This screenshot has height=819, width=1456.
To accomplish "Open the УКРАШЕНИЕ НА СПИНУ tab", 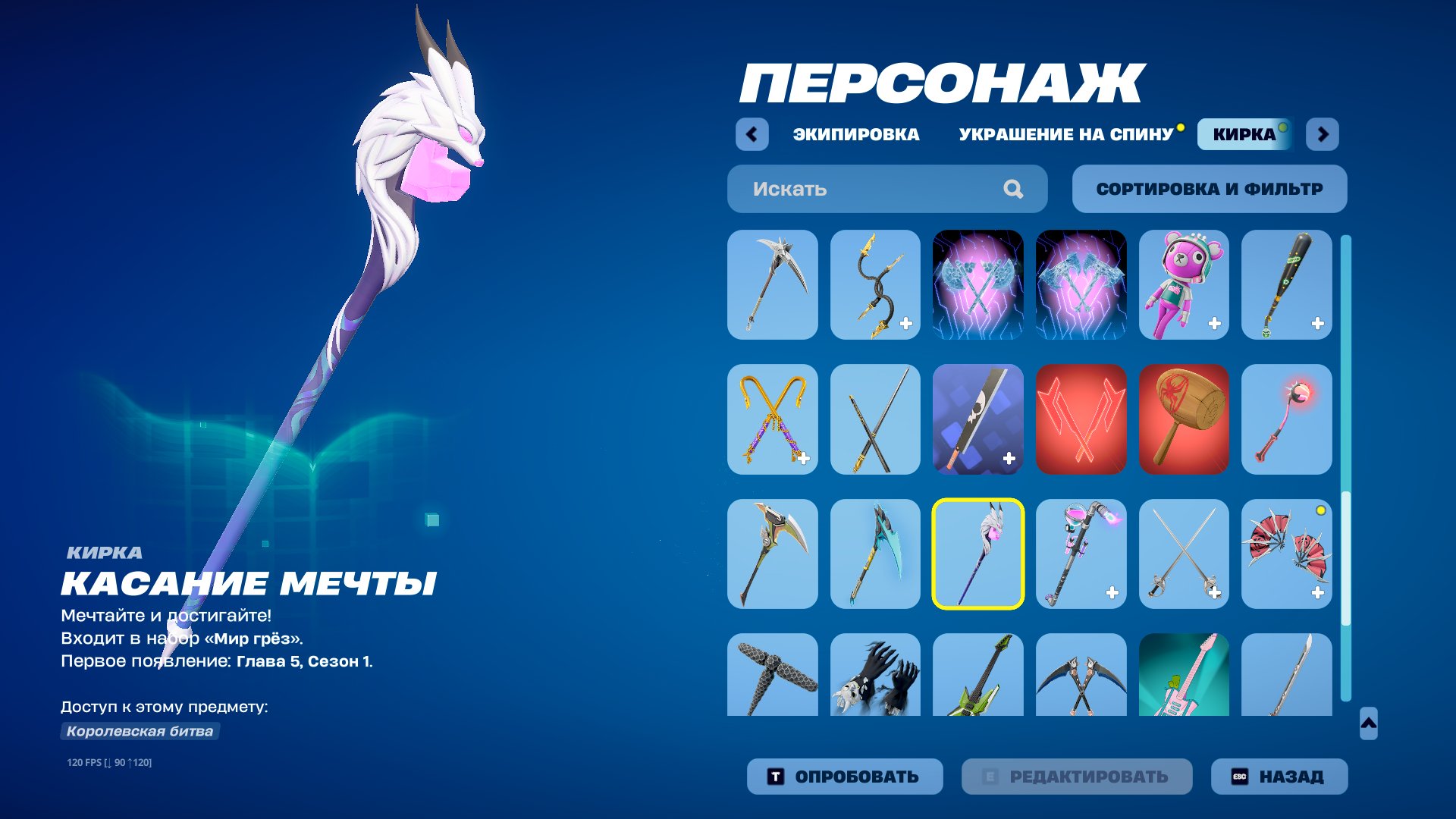I will tap(1065, 134).
